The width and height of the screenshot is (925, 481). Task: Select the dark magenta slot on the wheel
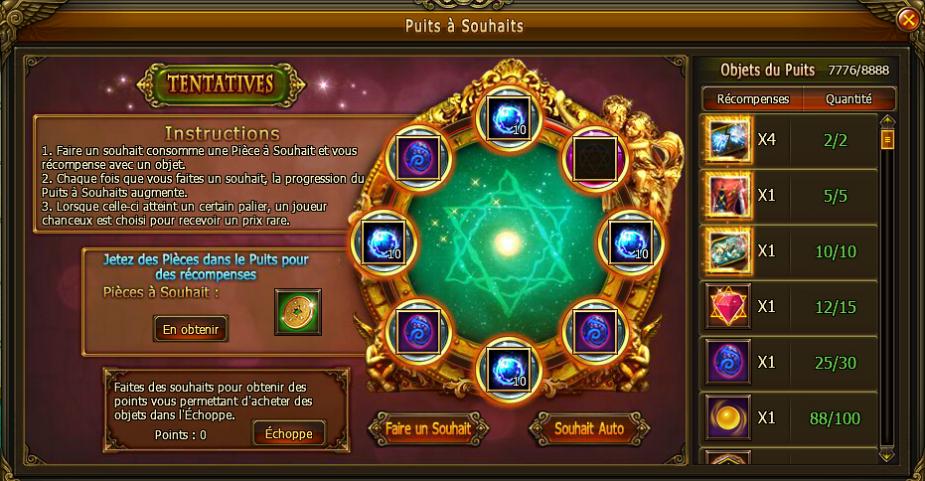[x=595, y=157]
